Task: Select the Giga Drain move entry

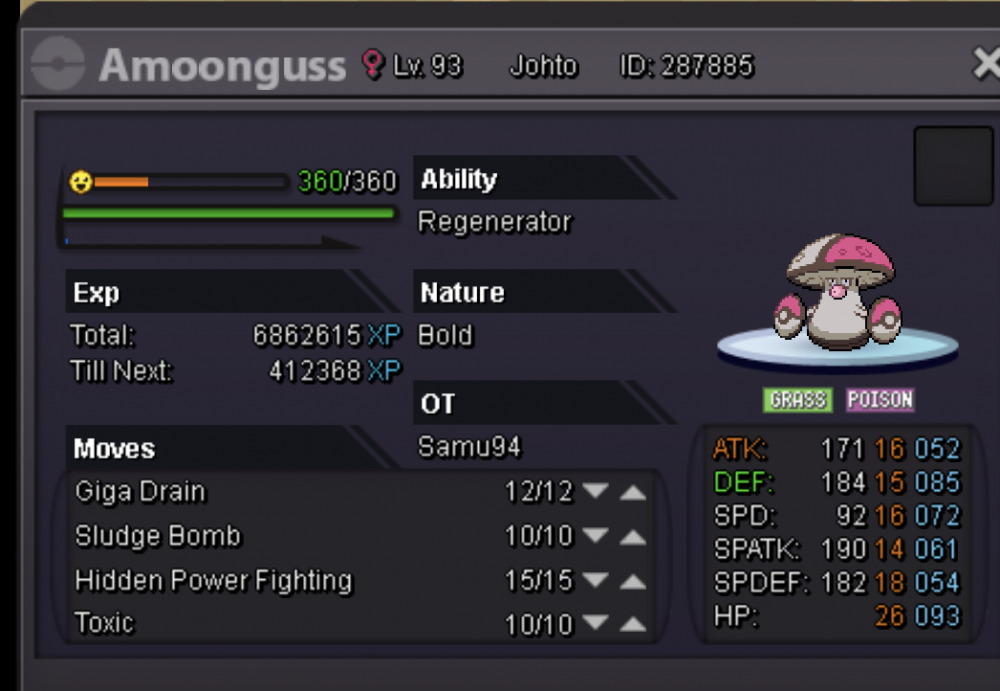Action: pos(141,492)
